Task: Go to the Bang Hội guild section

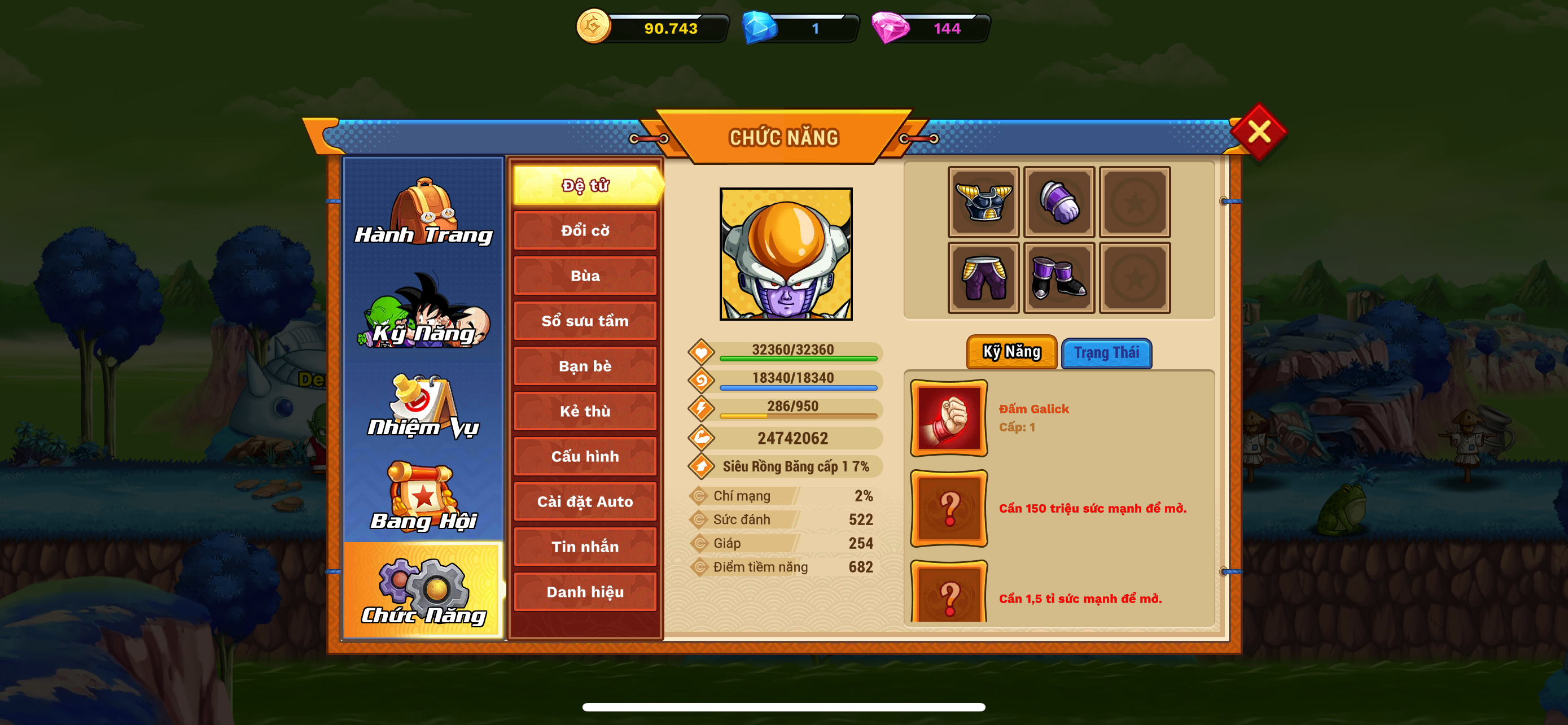Action: point(424,497)
